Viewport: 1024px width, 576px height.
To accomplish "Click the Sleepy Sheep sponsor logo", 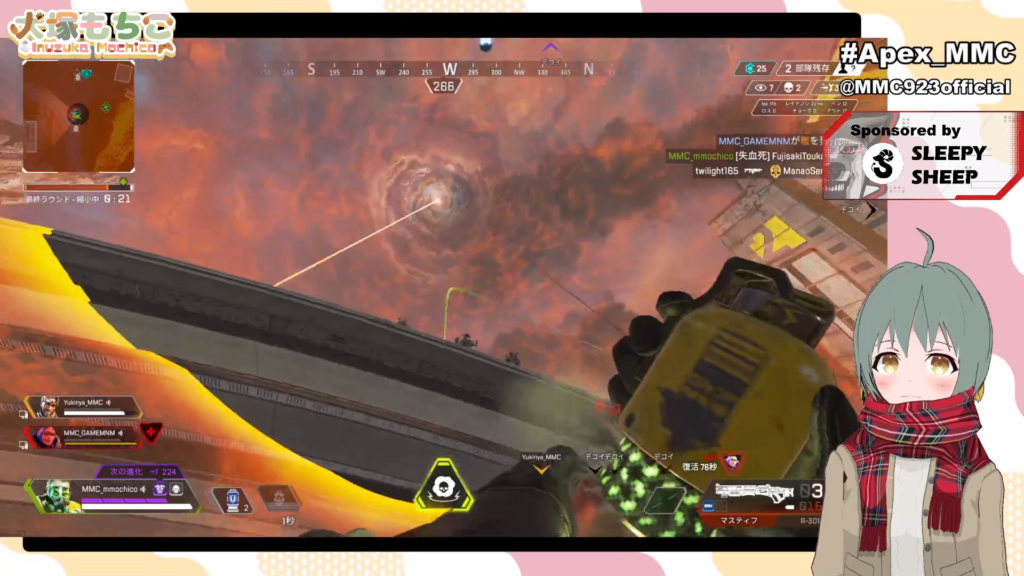I will 883,163.
